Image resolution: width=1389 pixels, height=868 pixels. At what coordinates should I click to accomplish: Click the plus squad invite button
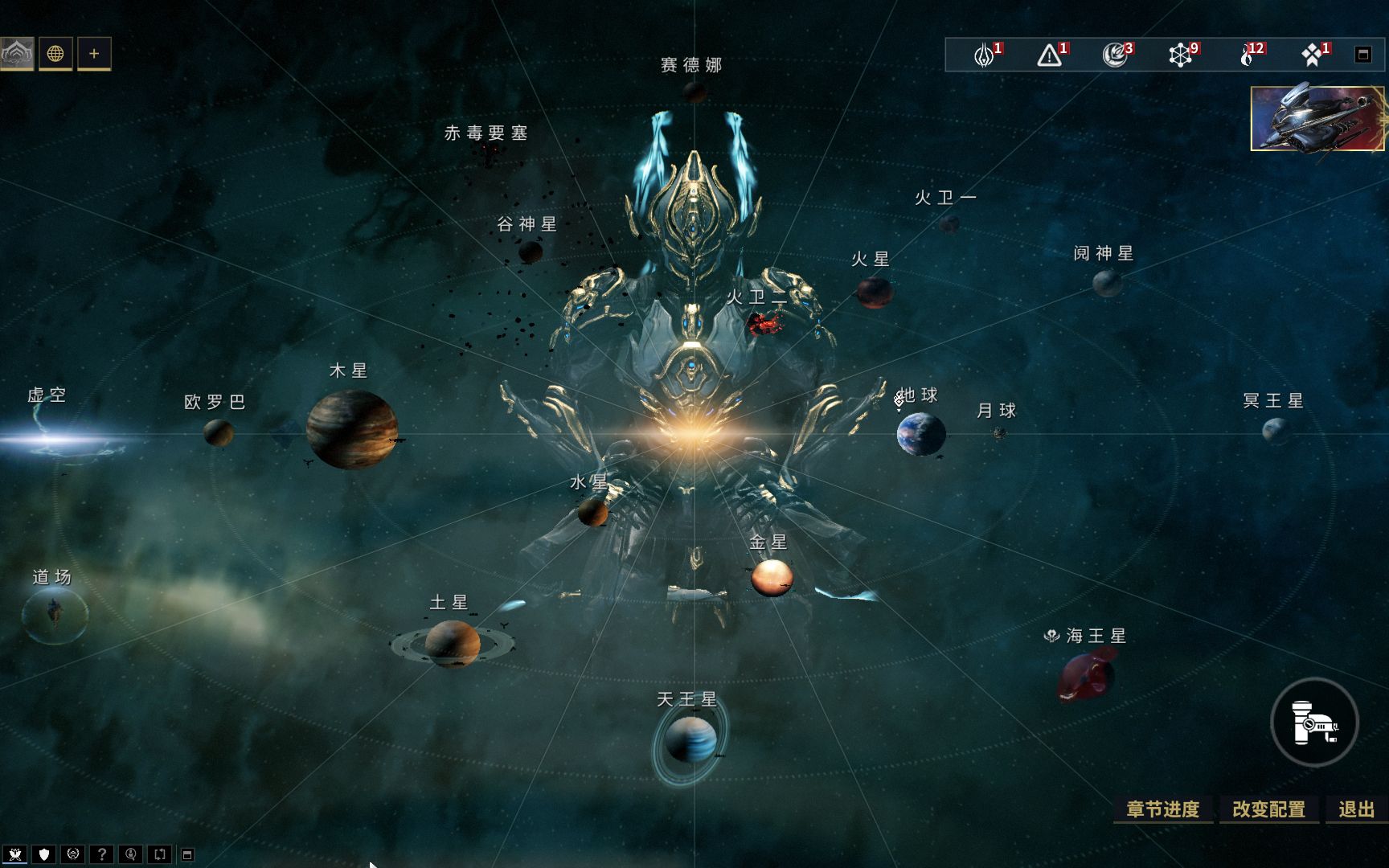[x=94, y=54]
